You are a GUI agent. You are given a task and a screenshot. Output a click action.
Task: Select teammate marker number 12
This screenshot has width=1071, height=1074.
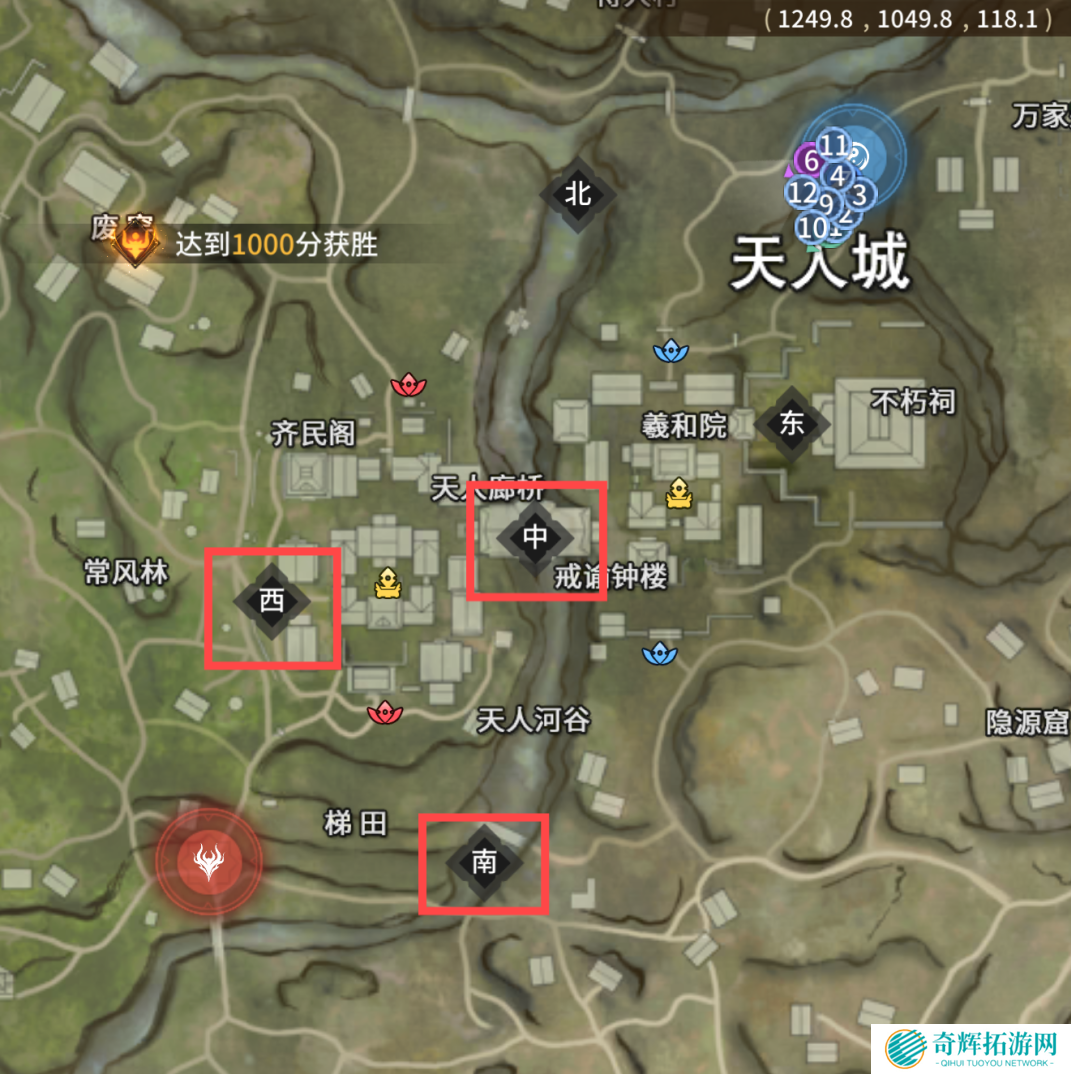tap(802, 193)
